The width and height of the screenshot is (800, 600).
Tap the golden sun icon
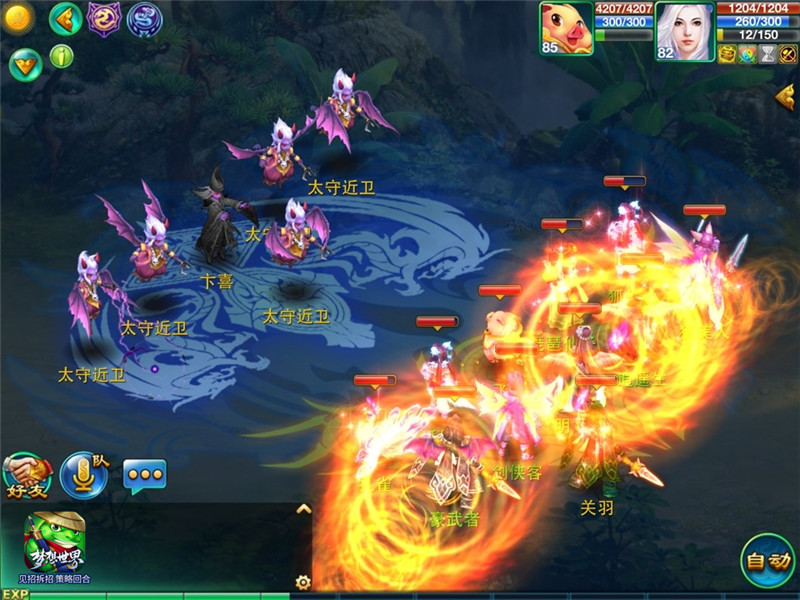19,17
